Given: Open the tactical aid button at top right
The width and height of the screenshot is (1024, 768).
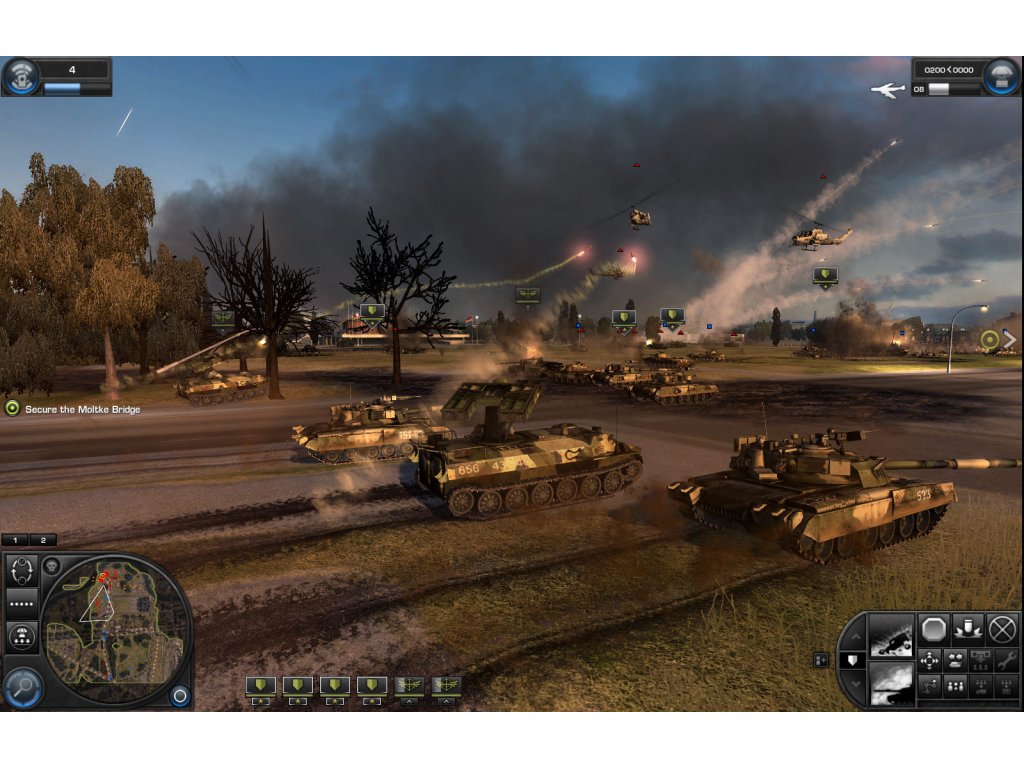Looking at the screenshot, I should (999, 76).
